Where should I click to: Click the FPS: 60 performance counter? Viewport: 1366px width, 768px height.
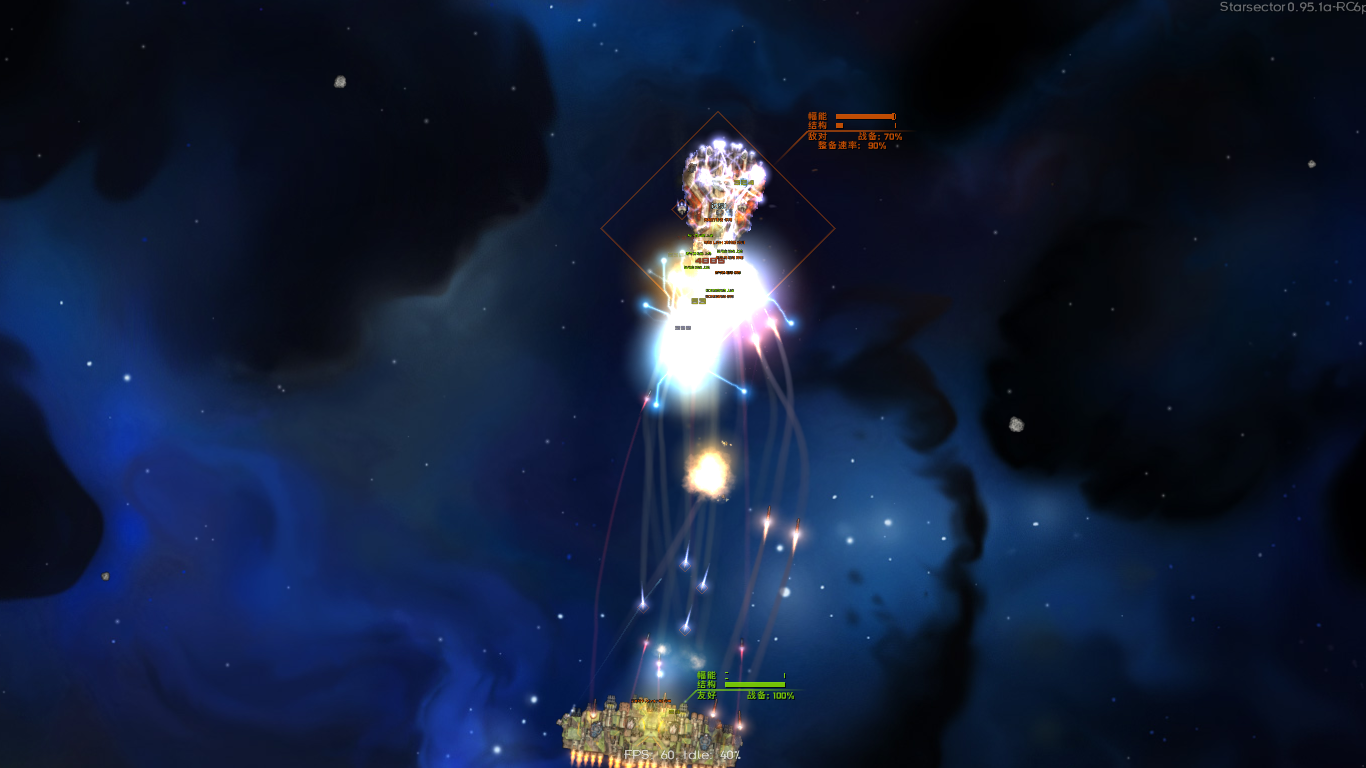[650, 755]
